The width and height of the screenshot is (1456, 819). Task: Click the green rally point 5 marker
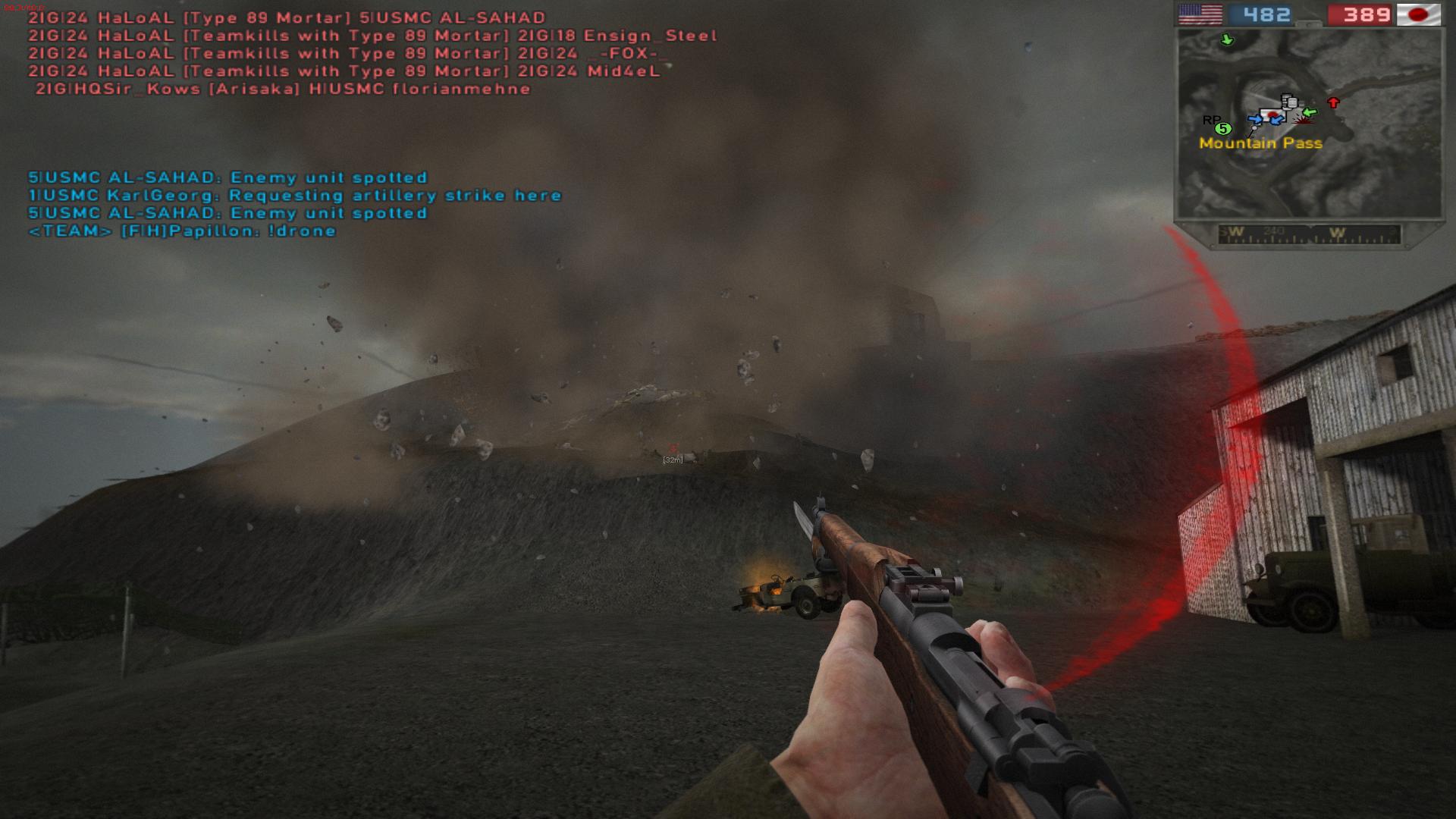point(1223,128)
